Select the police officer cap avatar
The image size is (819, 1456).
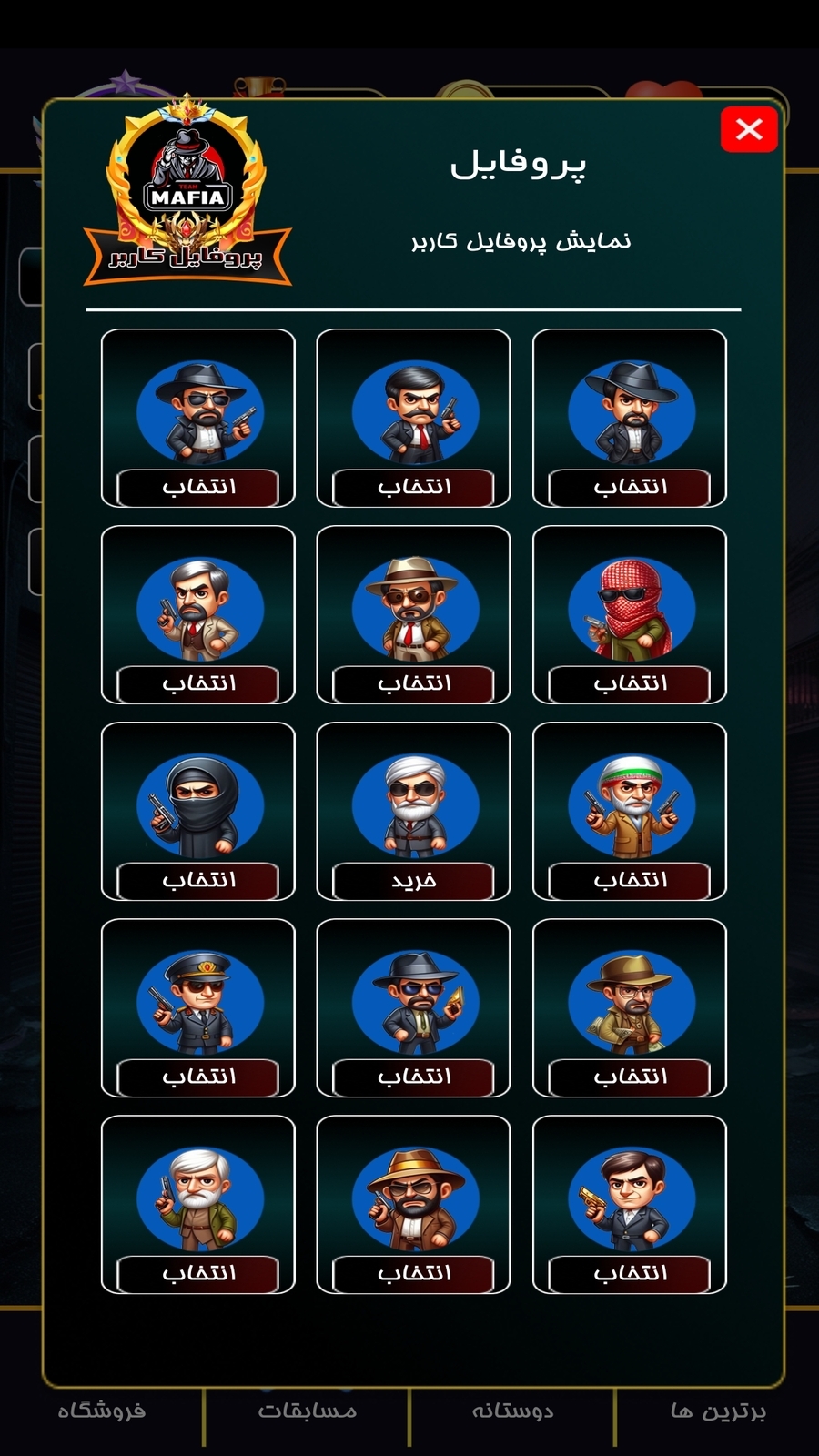click(198, 1077)
